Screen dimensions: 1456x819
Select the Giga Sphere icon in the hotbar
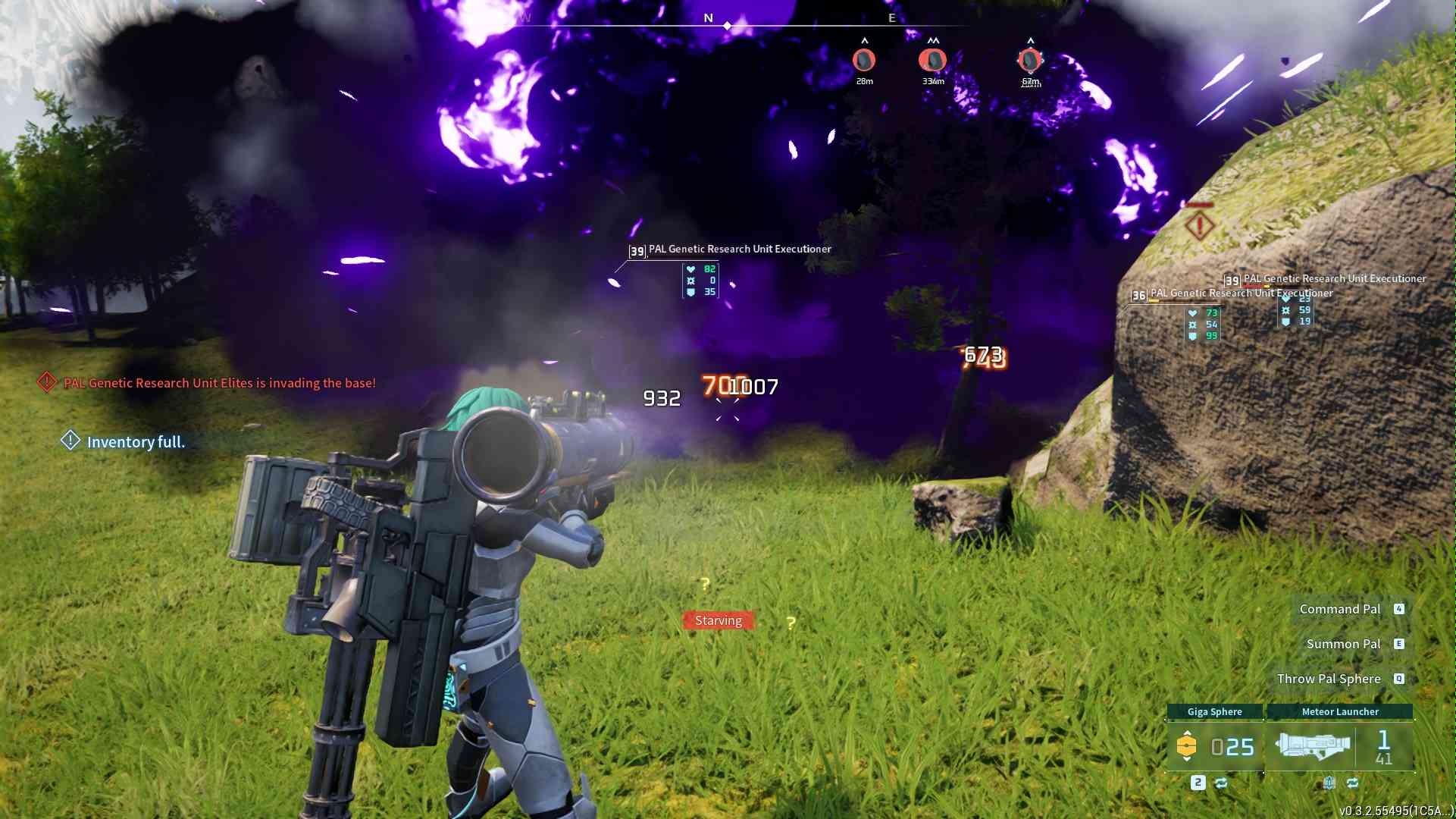[1188, 745]
